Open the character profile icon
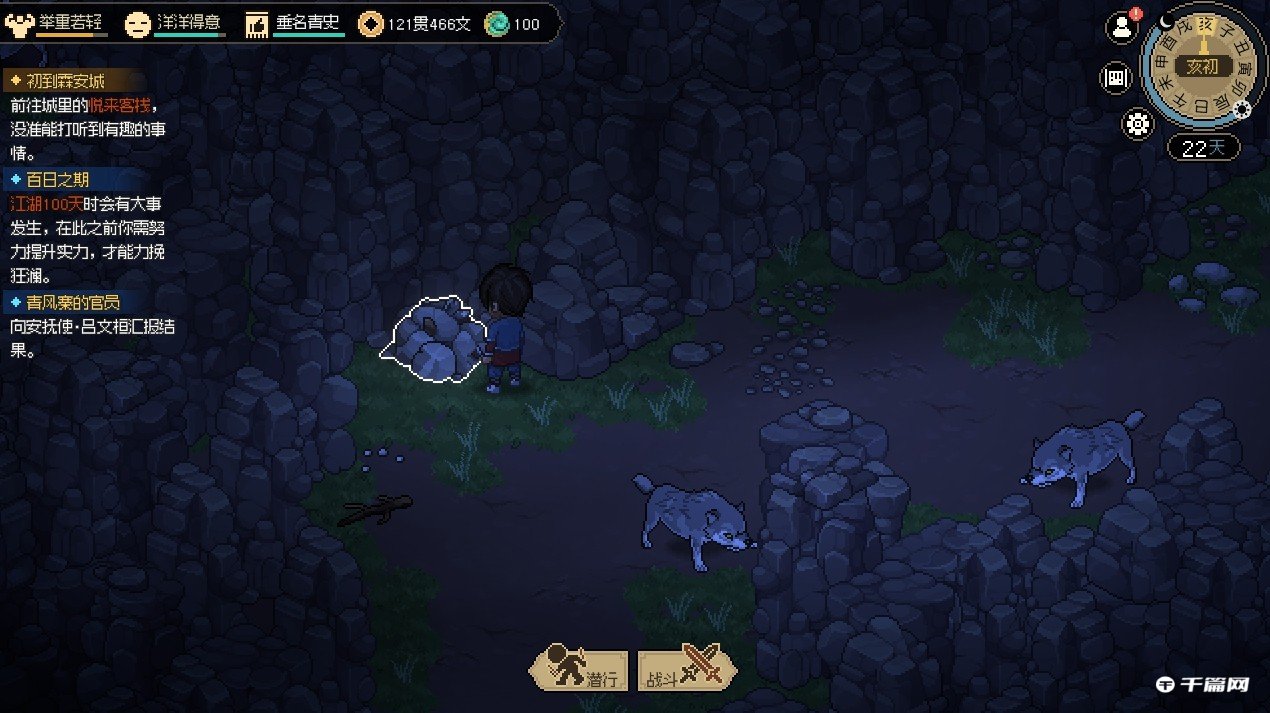The height and width of the screenshot is (713, 1270). click(x=1122, y=28)
